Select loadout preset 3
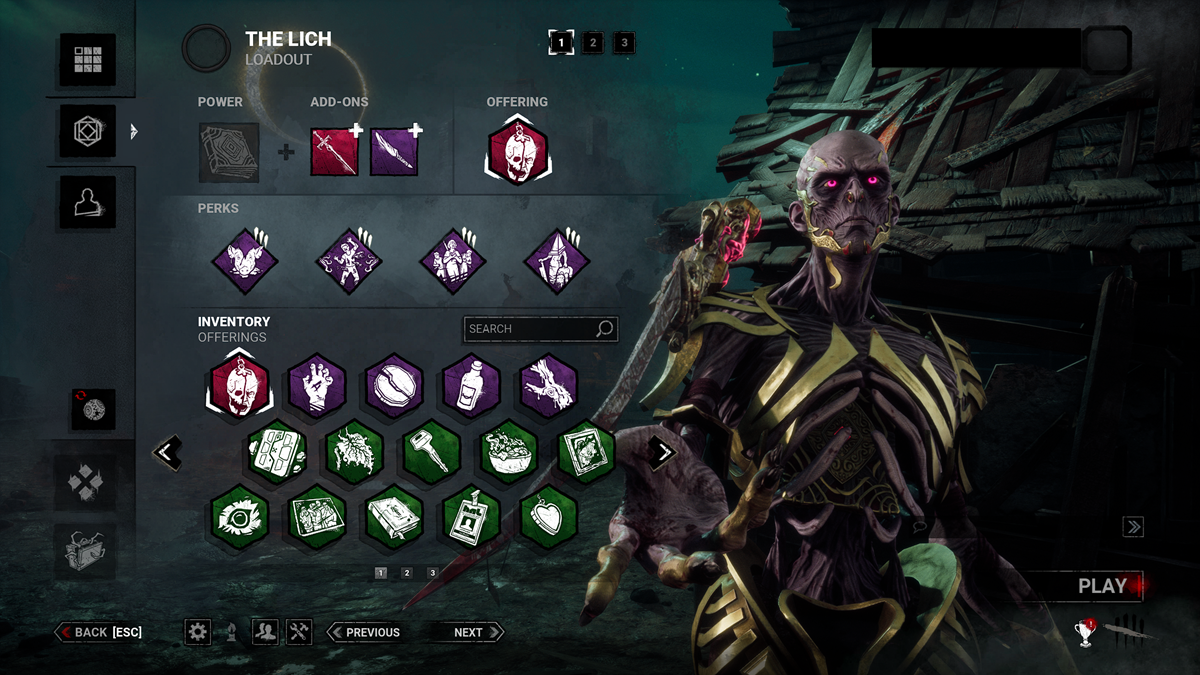Image resolution: width=1200 pixels, height=675 pixels. (x=624, y=43)
